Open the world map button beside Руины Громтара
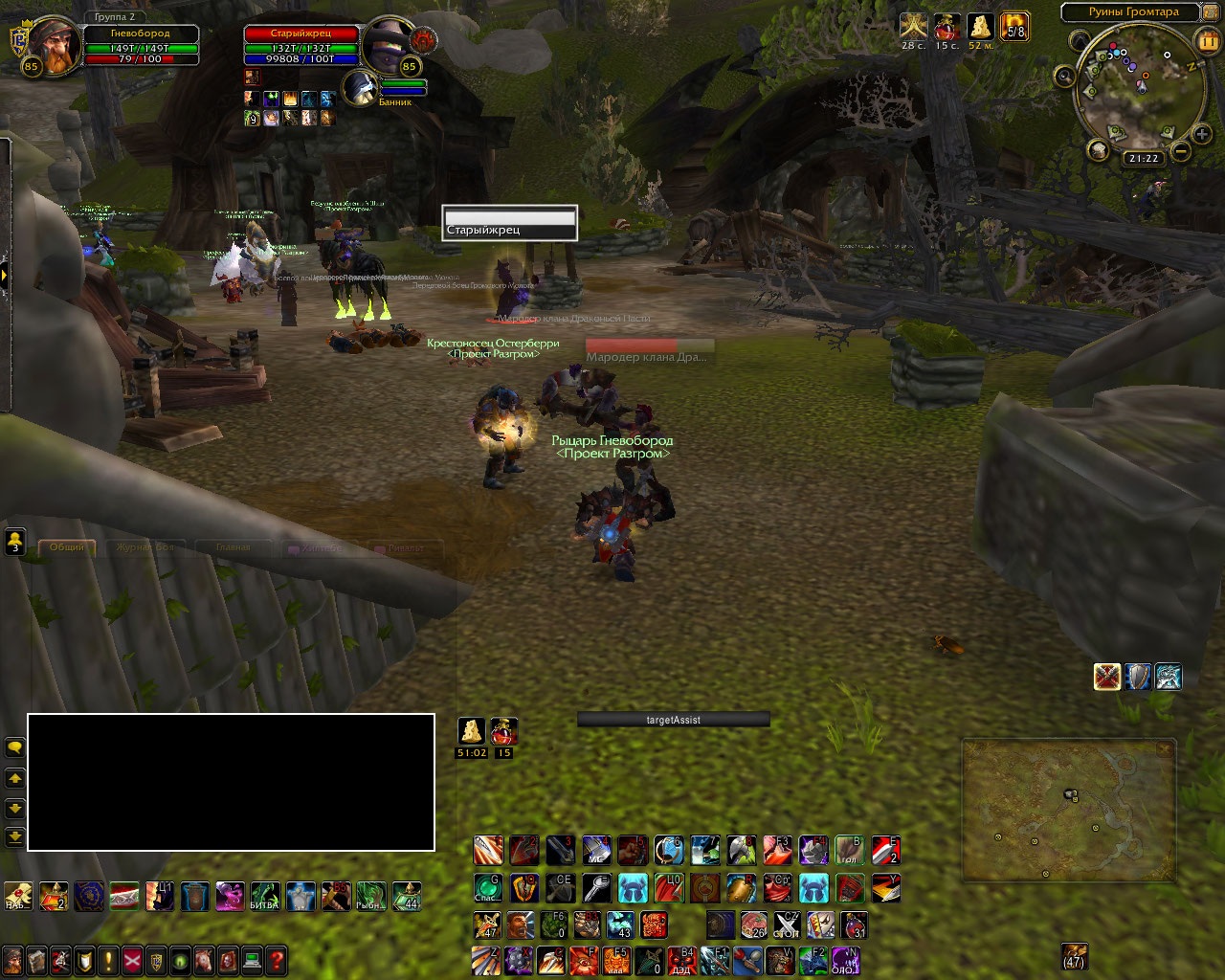The height and width of the screenshot is (980, 1225). [x=1211, y=12]
